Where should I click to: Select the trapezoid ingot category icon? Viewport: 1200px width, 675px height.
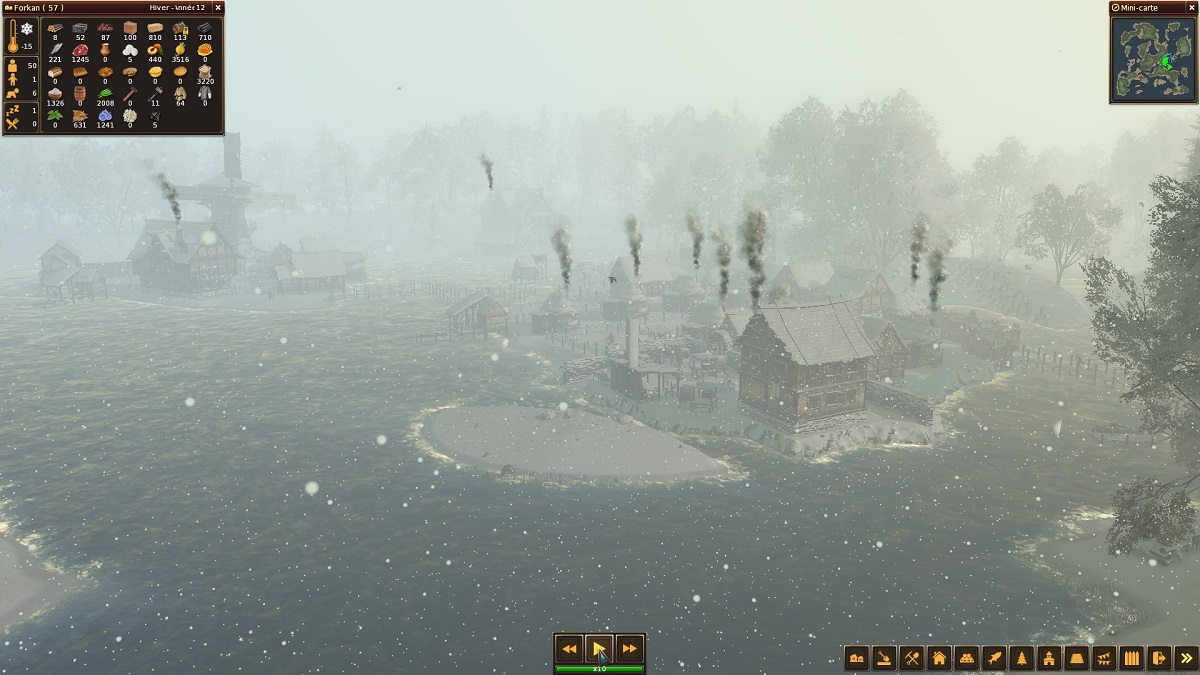1076,658
